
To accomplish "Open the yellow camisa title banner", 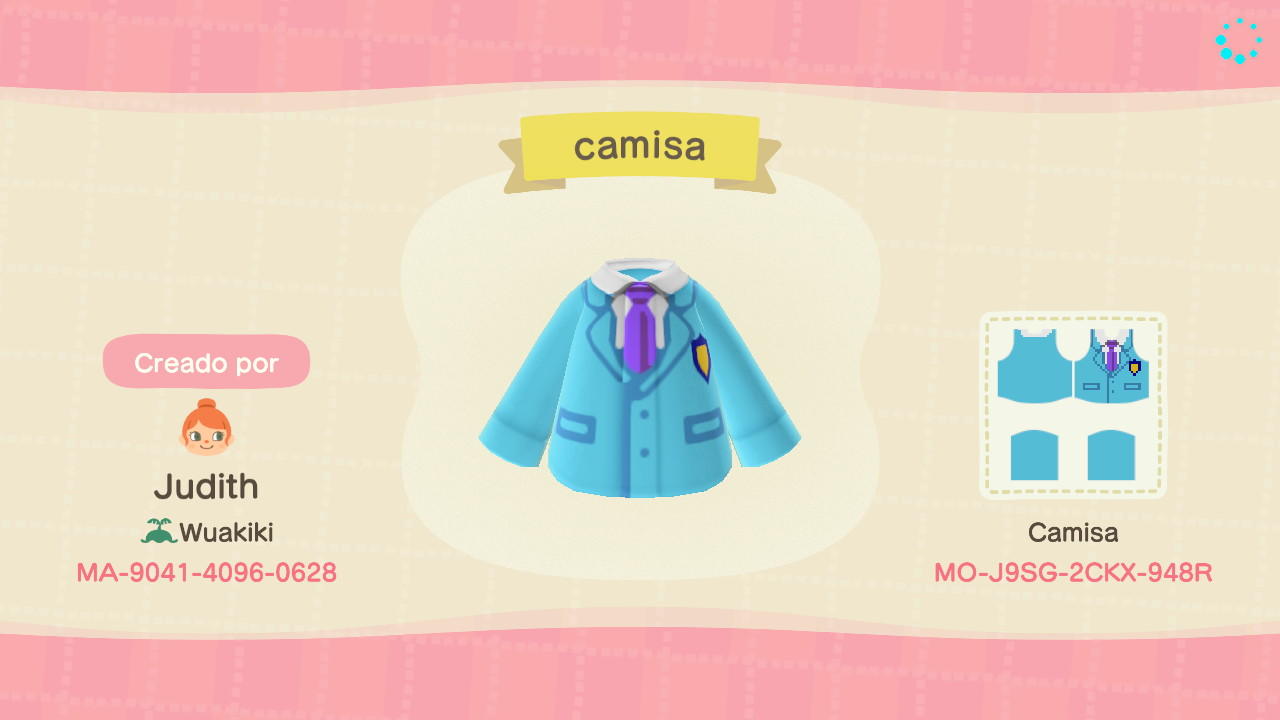I will 640,147.
